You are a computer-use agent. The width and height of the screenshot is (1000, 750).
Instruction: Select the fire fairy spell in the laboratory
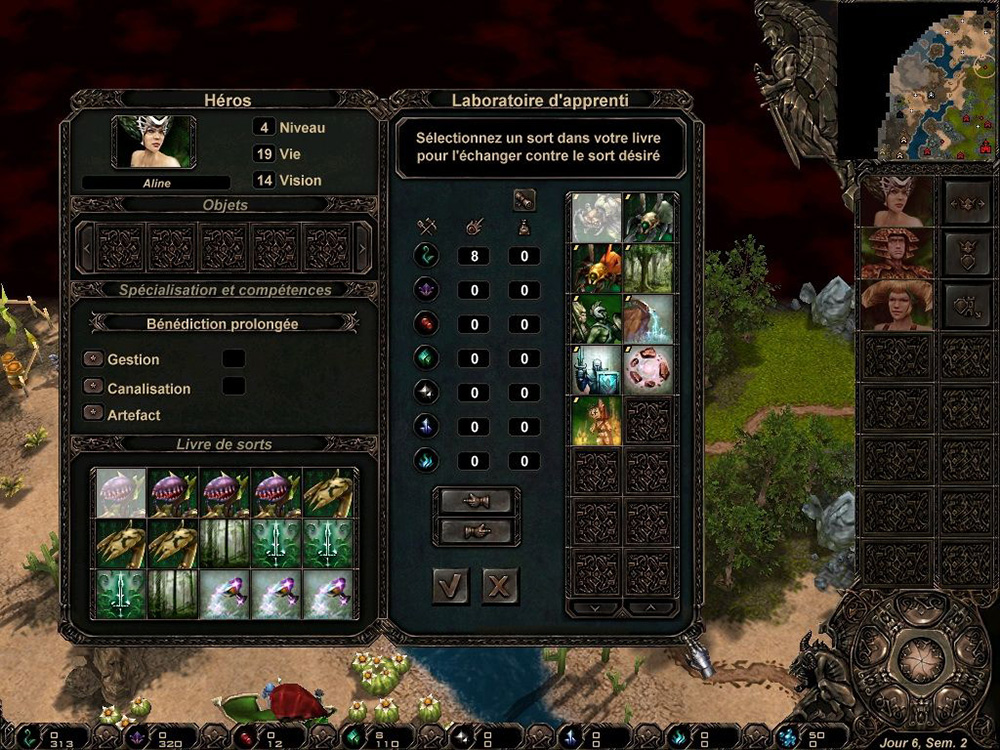[x=597, y=421]
